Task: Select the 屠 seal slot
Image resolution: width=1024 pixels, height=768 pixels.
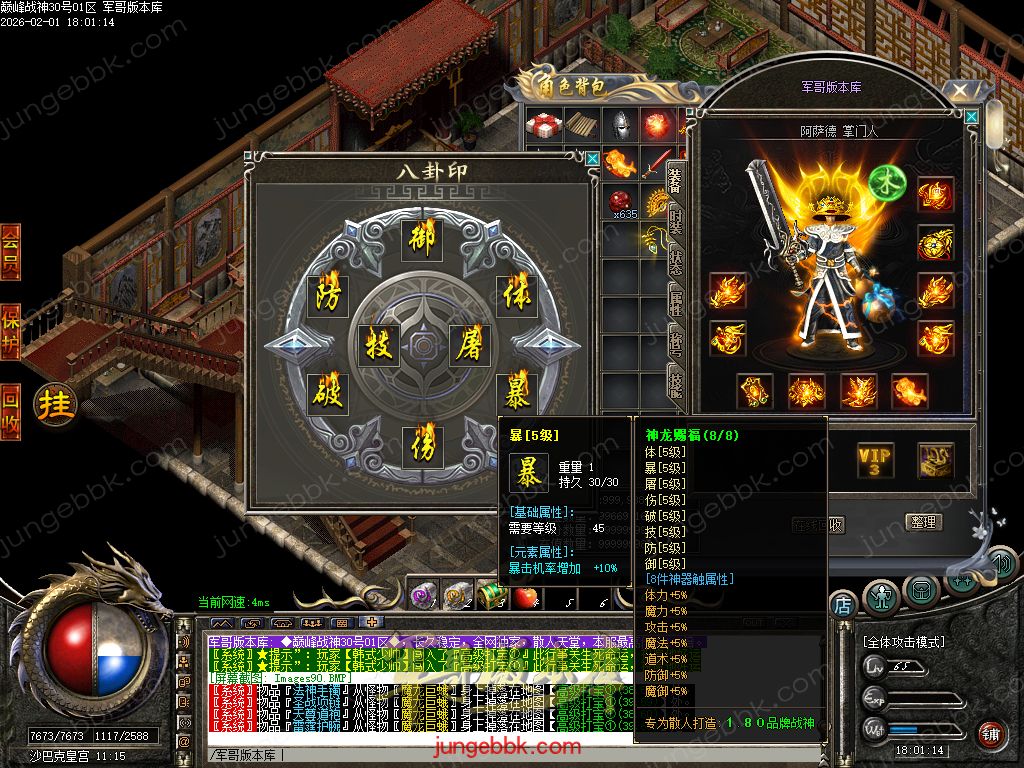Action: 468,345
